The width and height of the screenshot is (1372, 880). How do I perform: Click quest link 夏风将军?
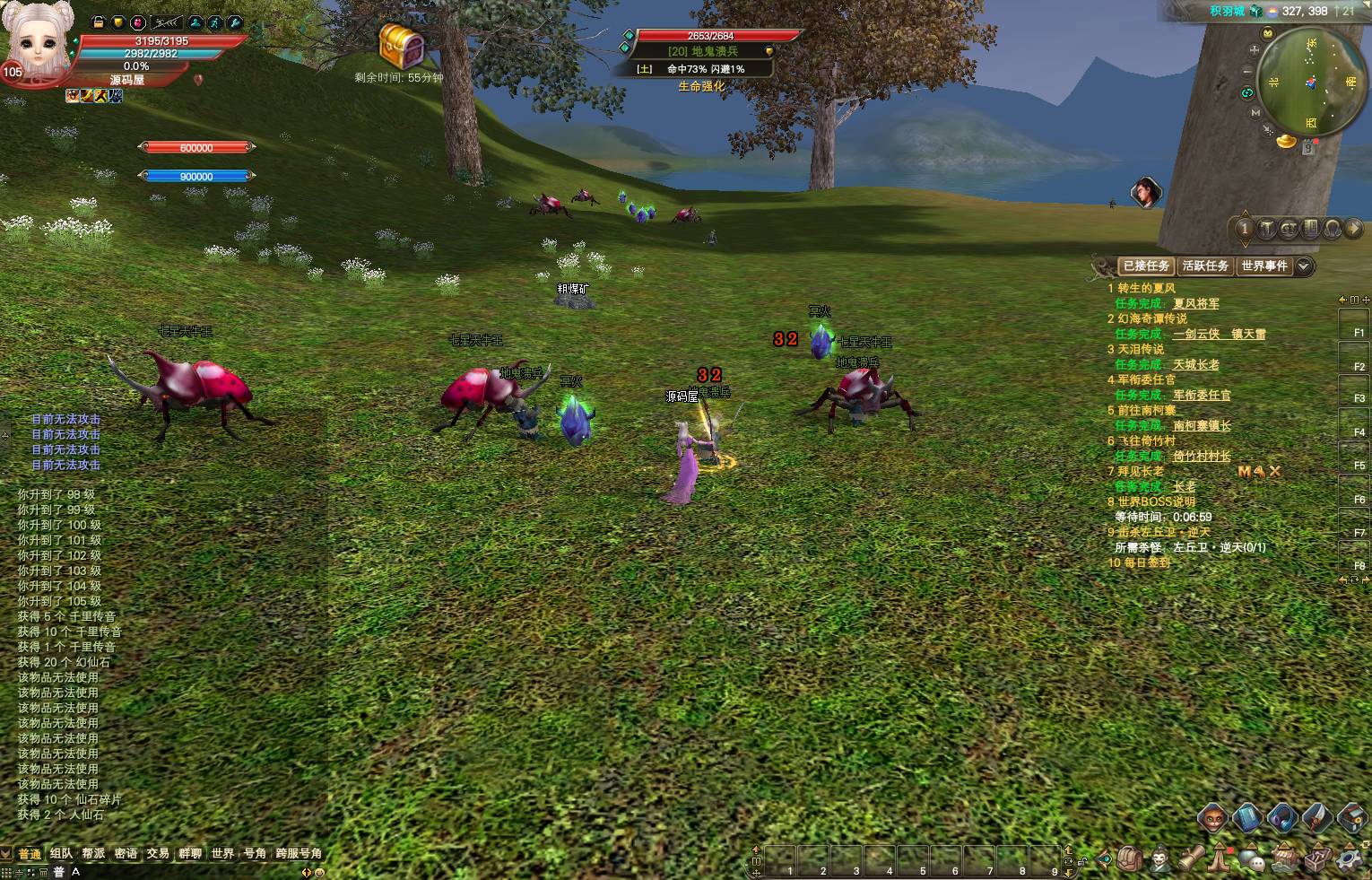tap(1195, 303)
